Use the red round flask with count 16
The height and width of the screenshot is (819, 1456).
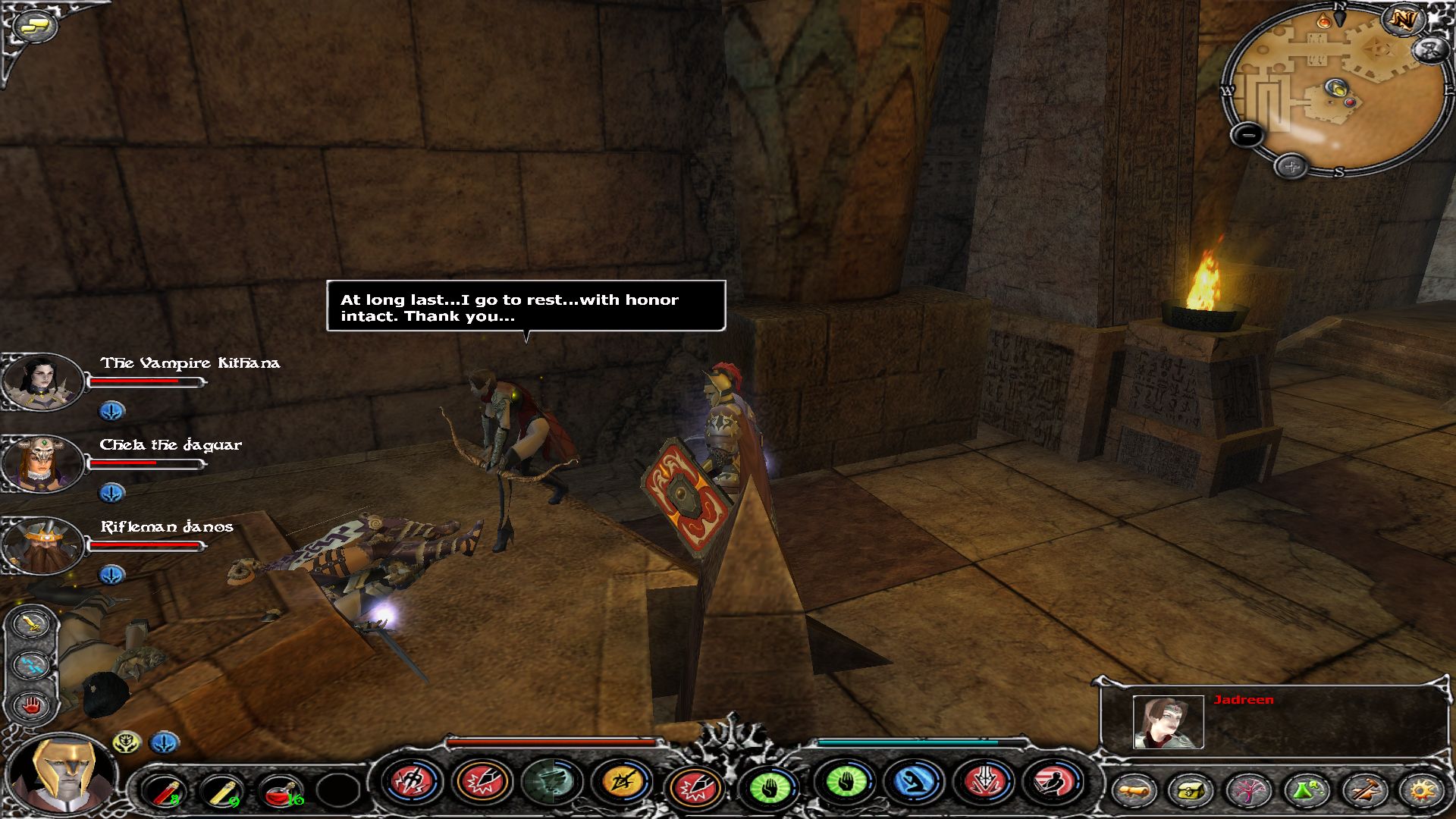coord(281,791)
